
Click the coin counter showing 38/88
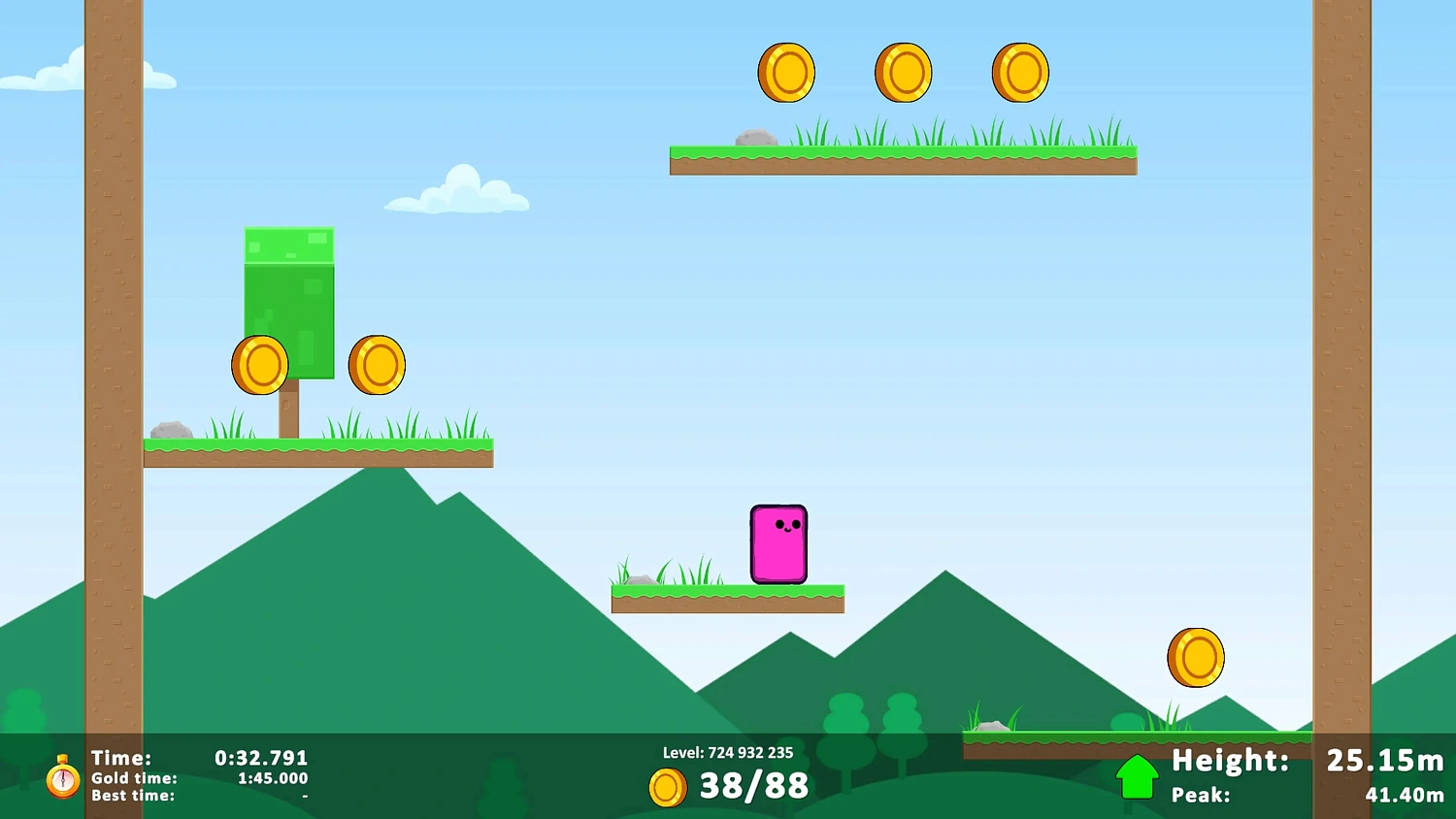[754, 786]
